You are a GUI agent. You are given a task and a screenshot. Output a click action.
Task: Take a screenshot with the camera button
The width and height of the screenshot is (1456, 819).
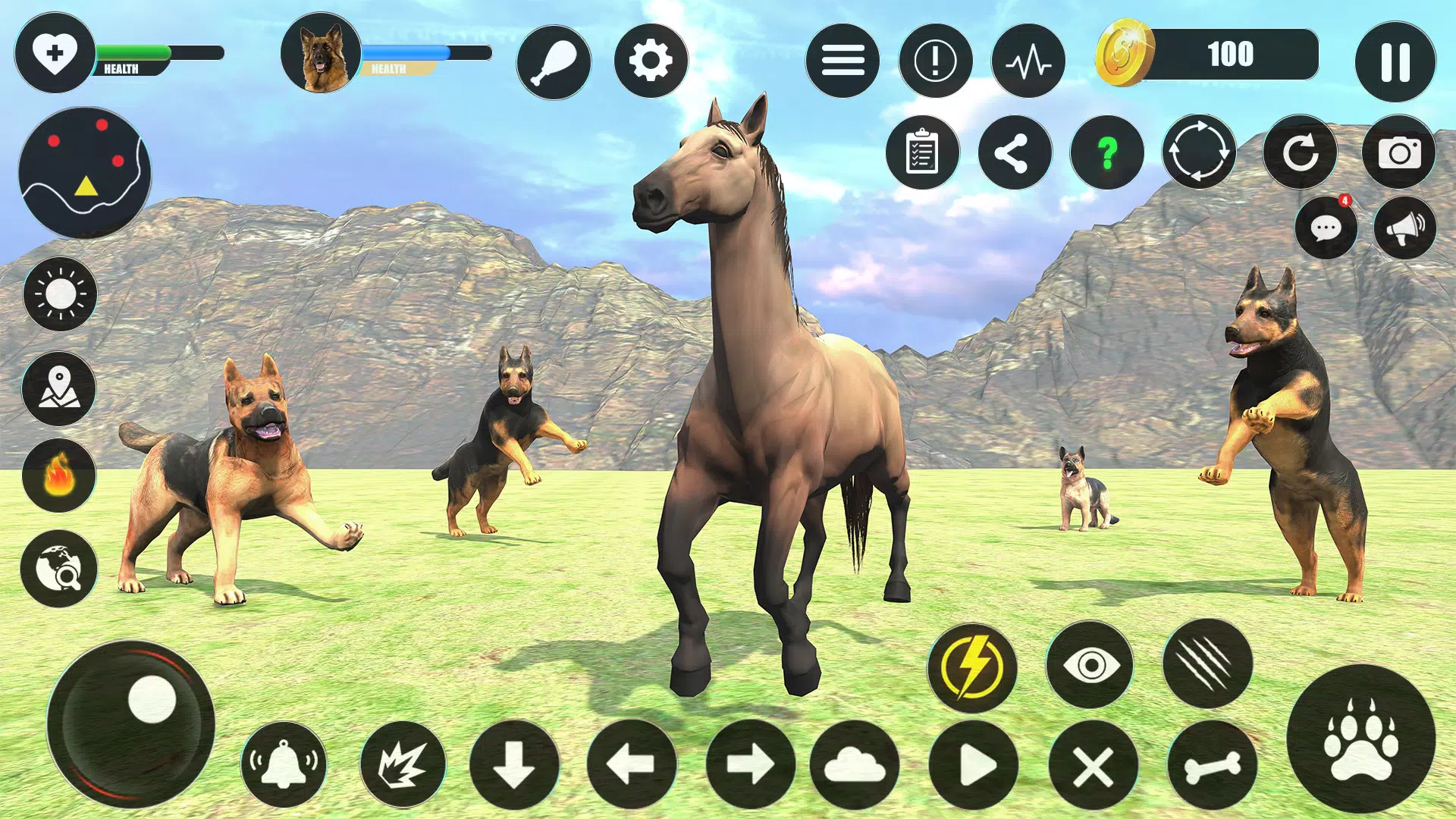(1399, 152)
